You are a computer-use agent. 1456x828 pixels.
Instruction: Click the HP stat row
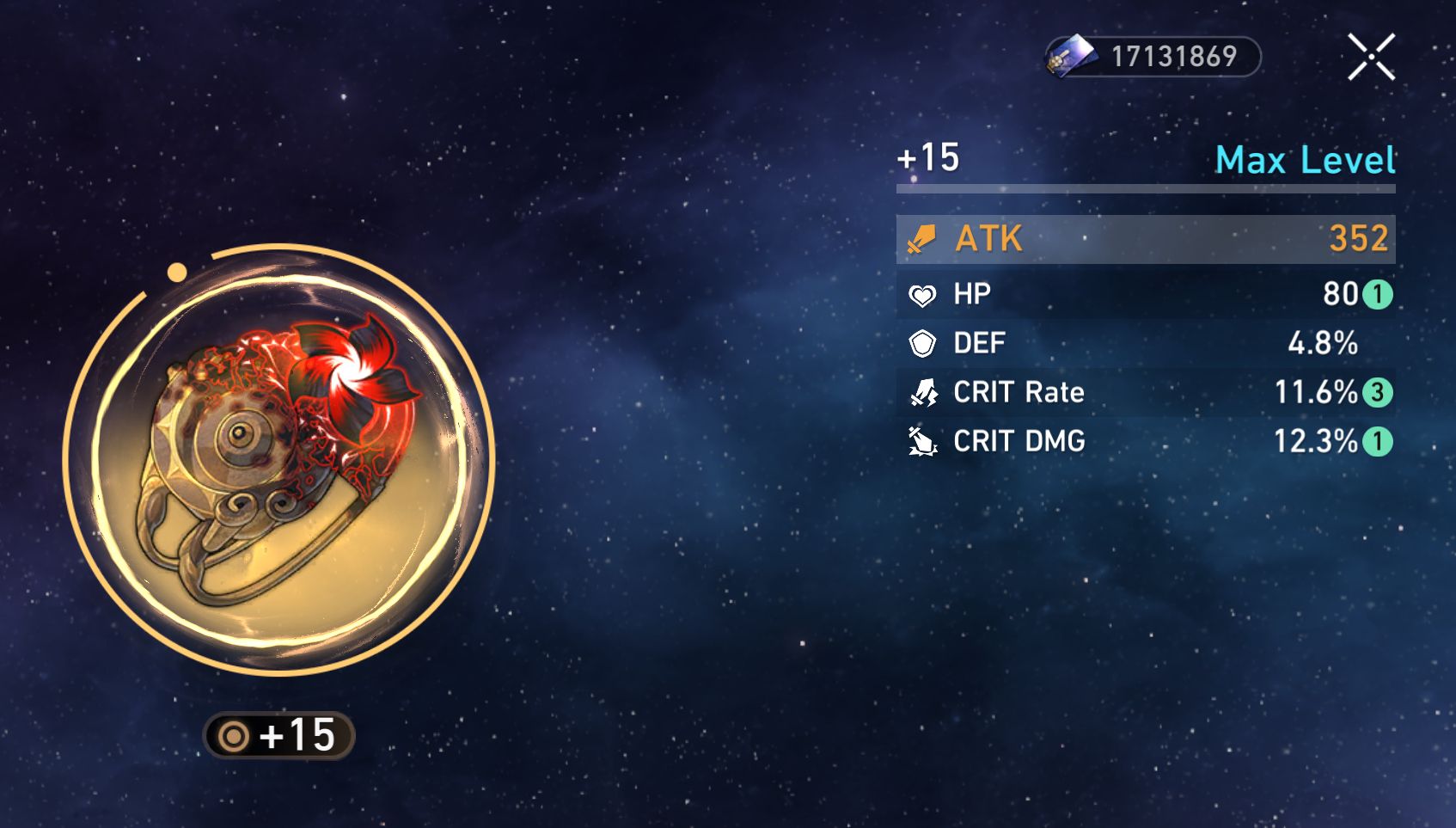[1143, 293]
